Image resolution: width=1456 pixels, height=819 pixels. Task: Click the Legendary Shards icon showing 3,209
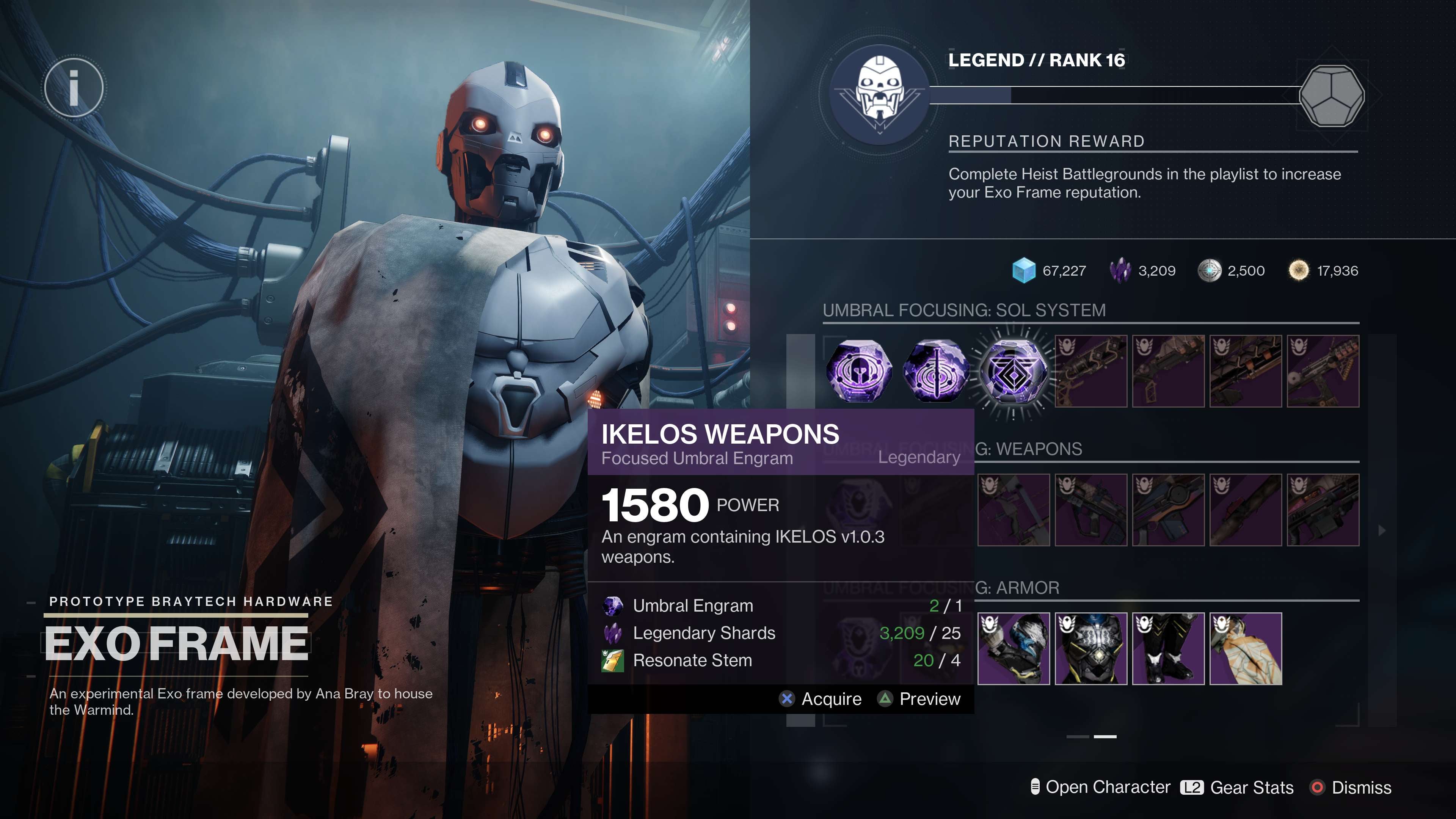point(1122,271)
